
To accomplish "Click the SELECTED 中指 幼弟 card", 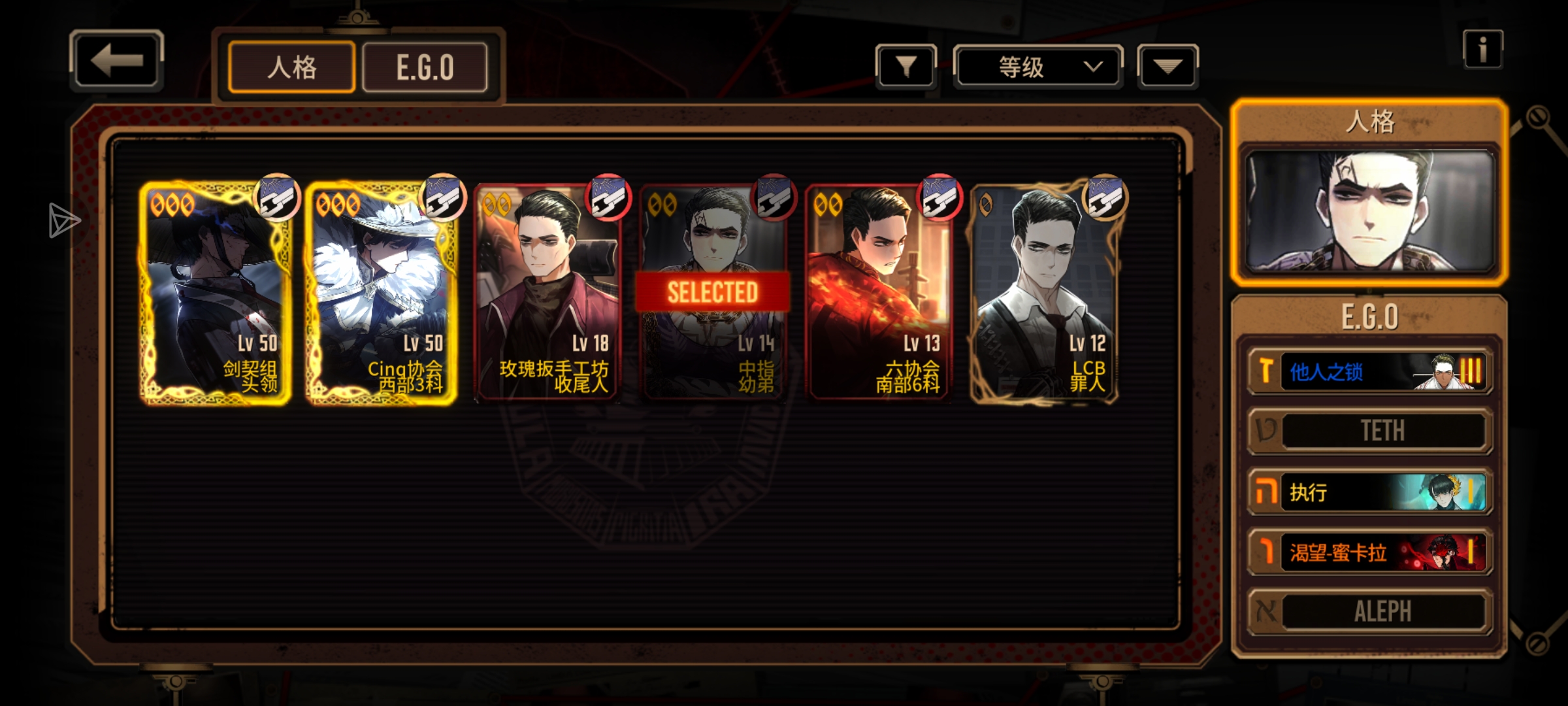I will pos(713,292).
